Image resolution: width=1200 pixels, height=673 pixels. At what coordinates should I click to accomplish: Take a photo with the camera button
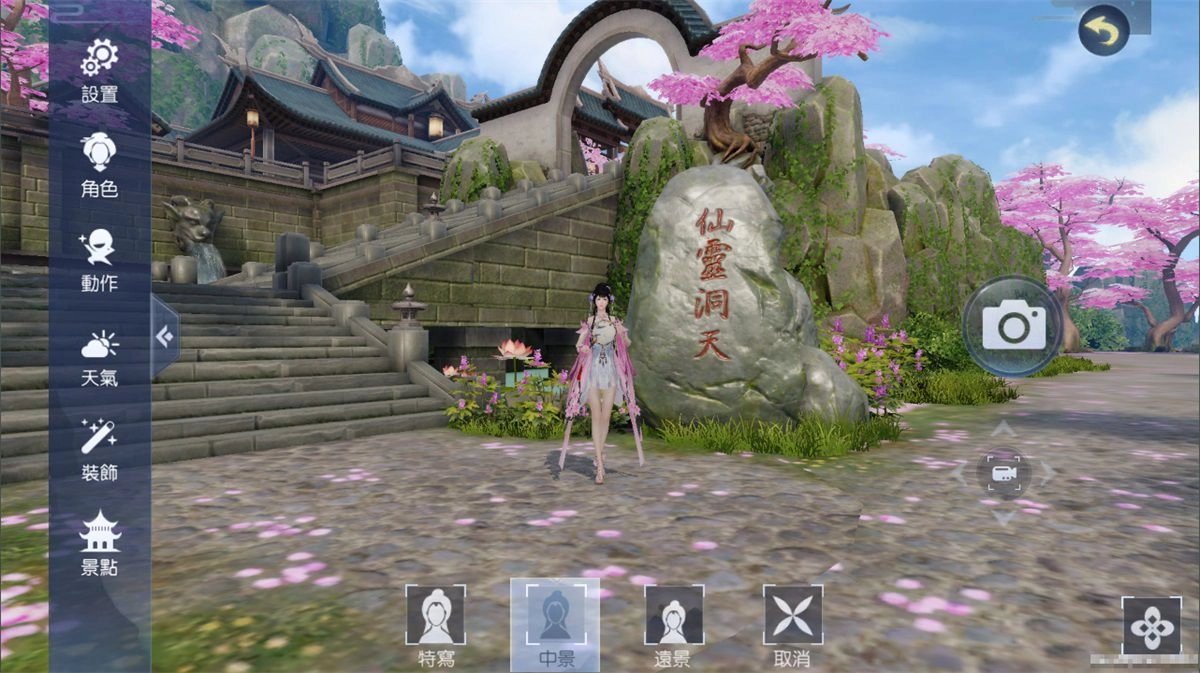[x=1013, y=326]
